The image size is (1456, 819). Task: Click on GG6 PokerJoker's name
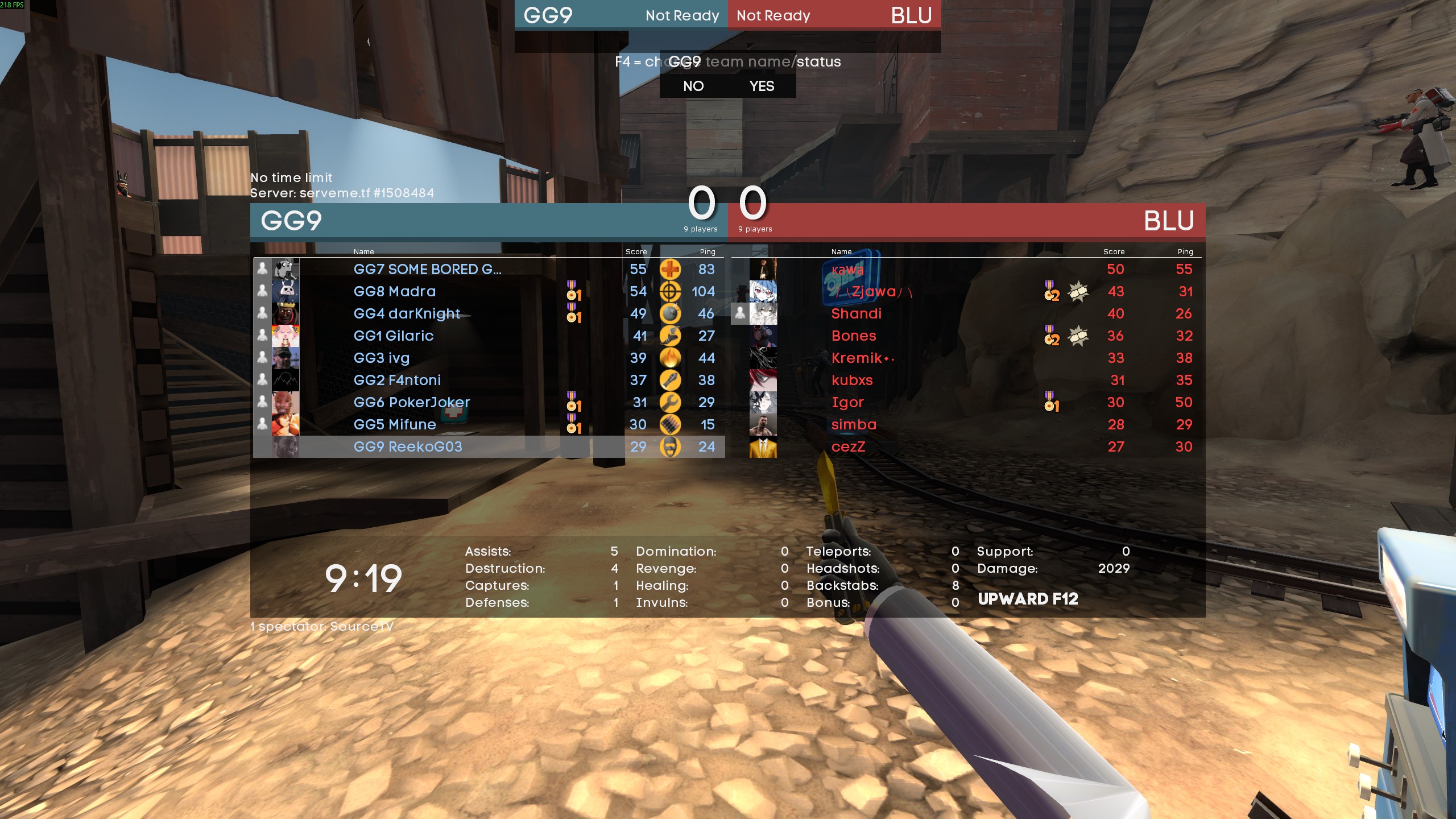(412, 403)
